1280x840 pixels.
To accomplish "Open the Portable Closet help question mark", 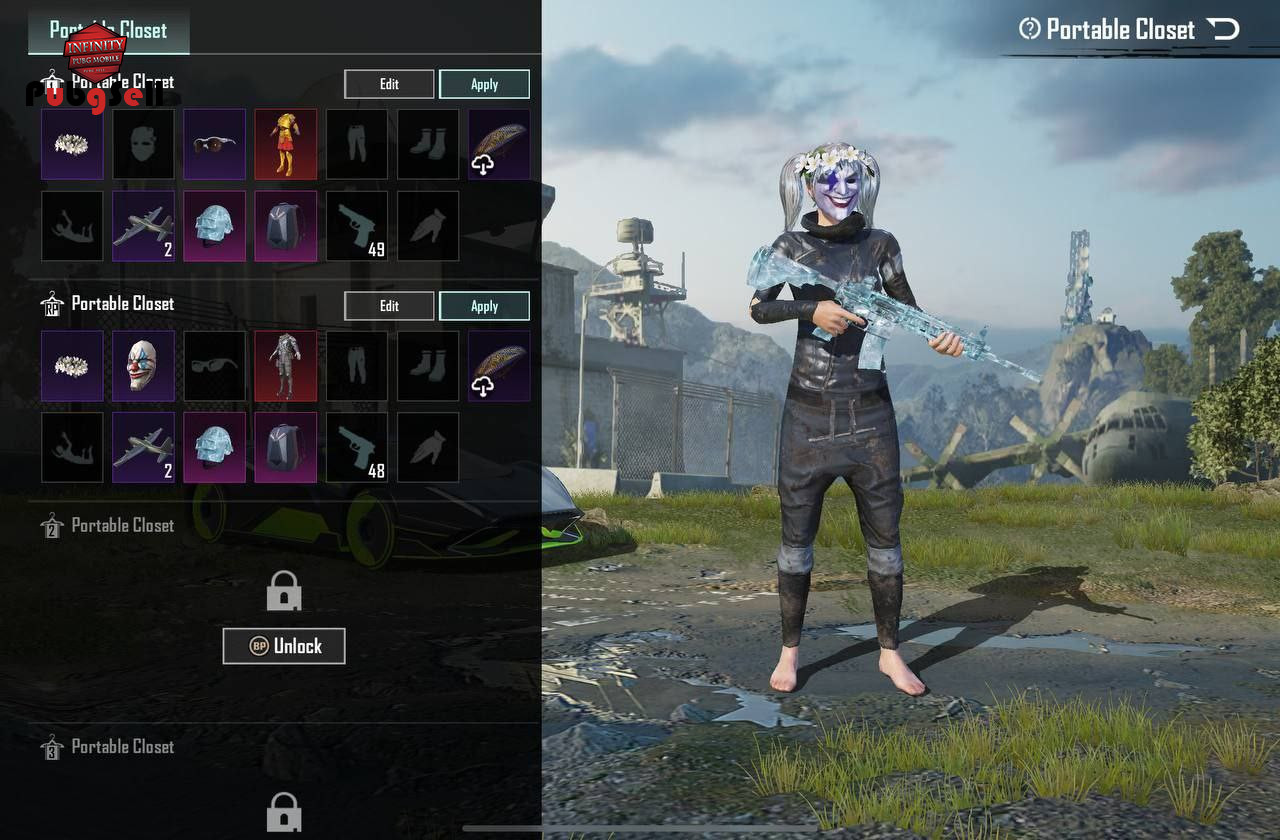I will (1029, 29).
